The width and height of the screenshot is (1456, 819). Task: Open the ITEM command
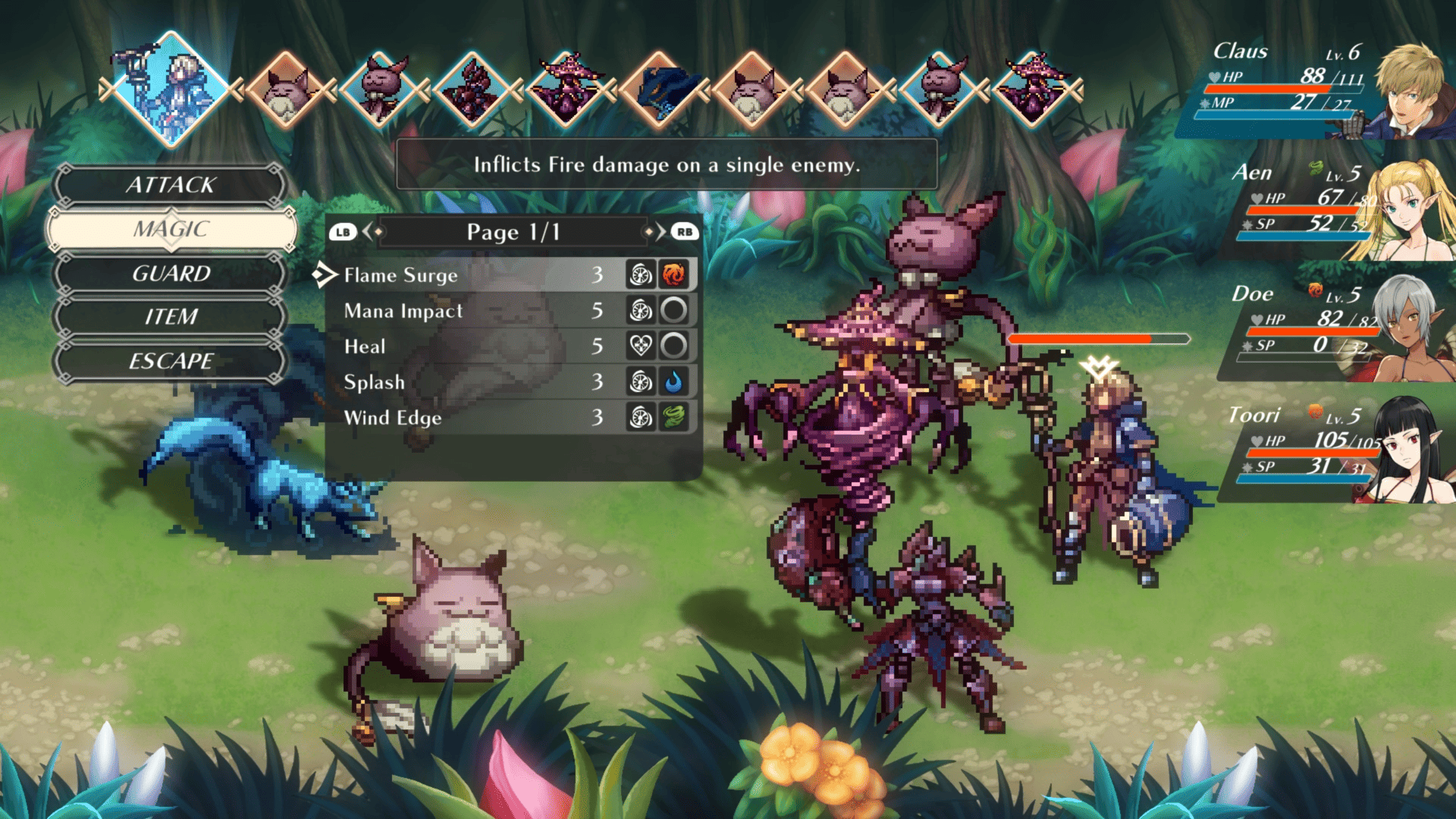tap(171, 316)
